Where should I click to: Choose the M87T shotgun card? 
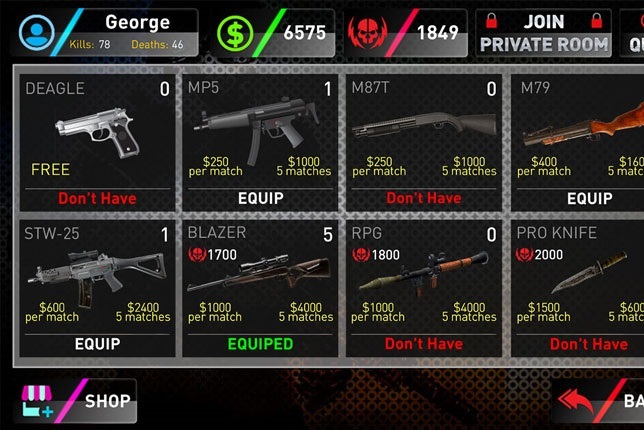(423, 135)
